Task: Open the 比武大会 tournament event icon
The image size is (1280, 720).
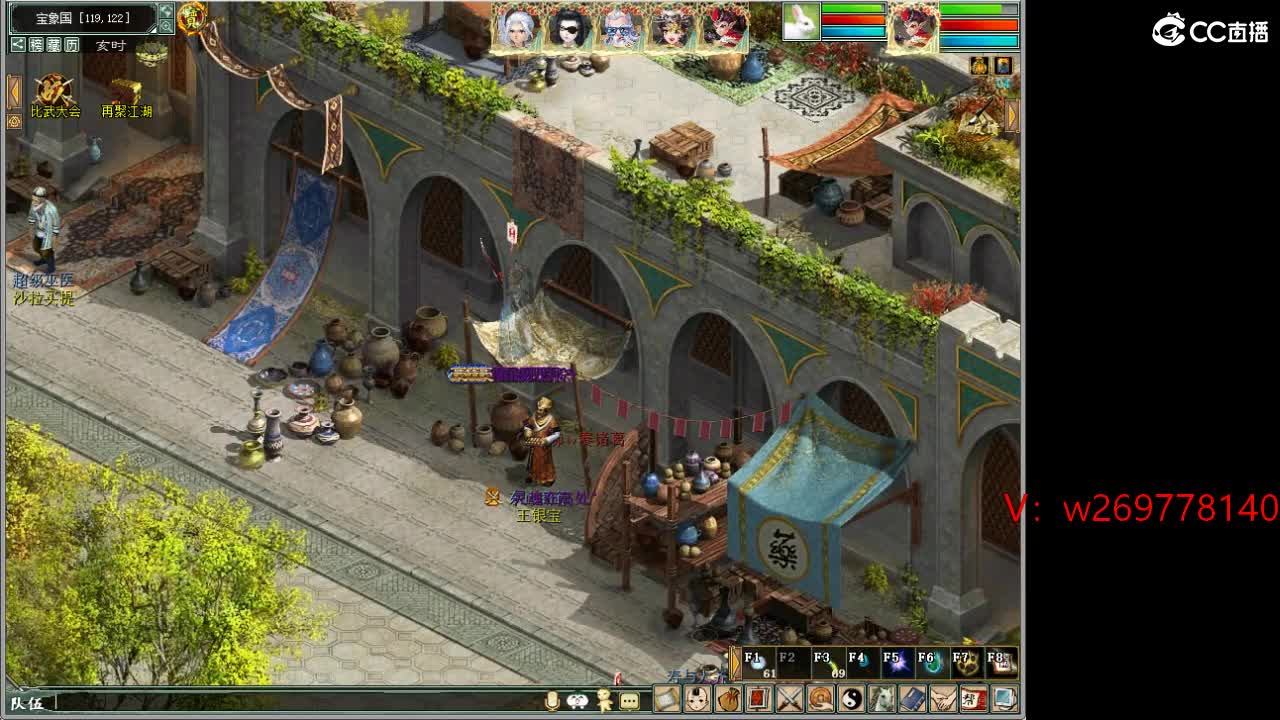Action: tap(54, 93)
